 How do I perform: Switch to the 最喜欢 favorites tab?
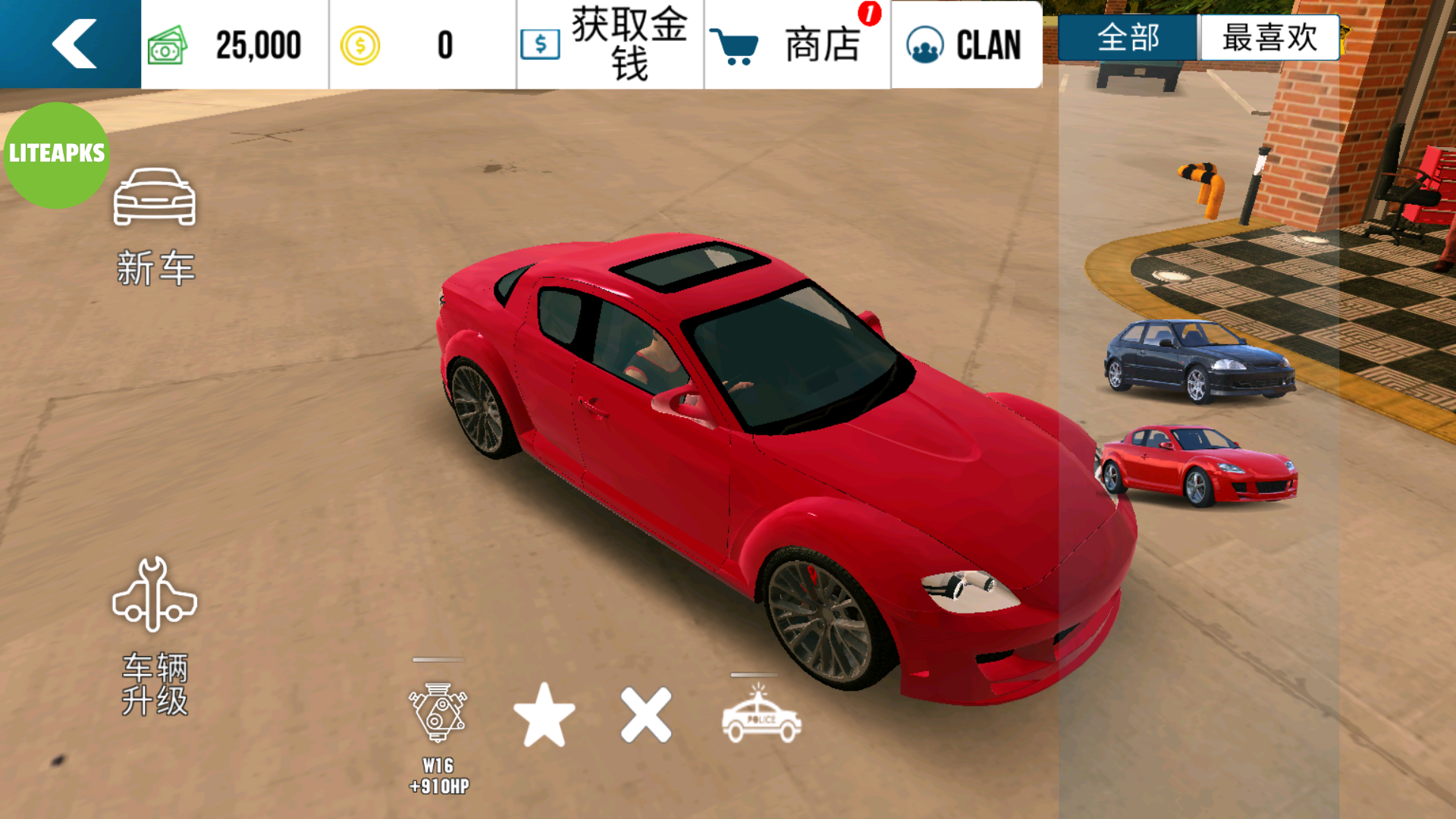tap(1267, 37)
